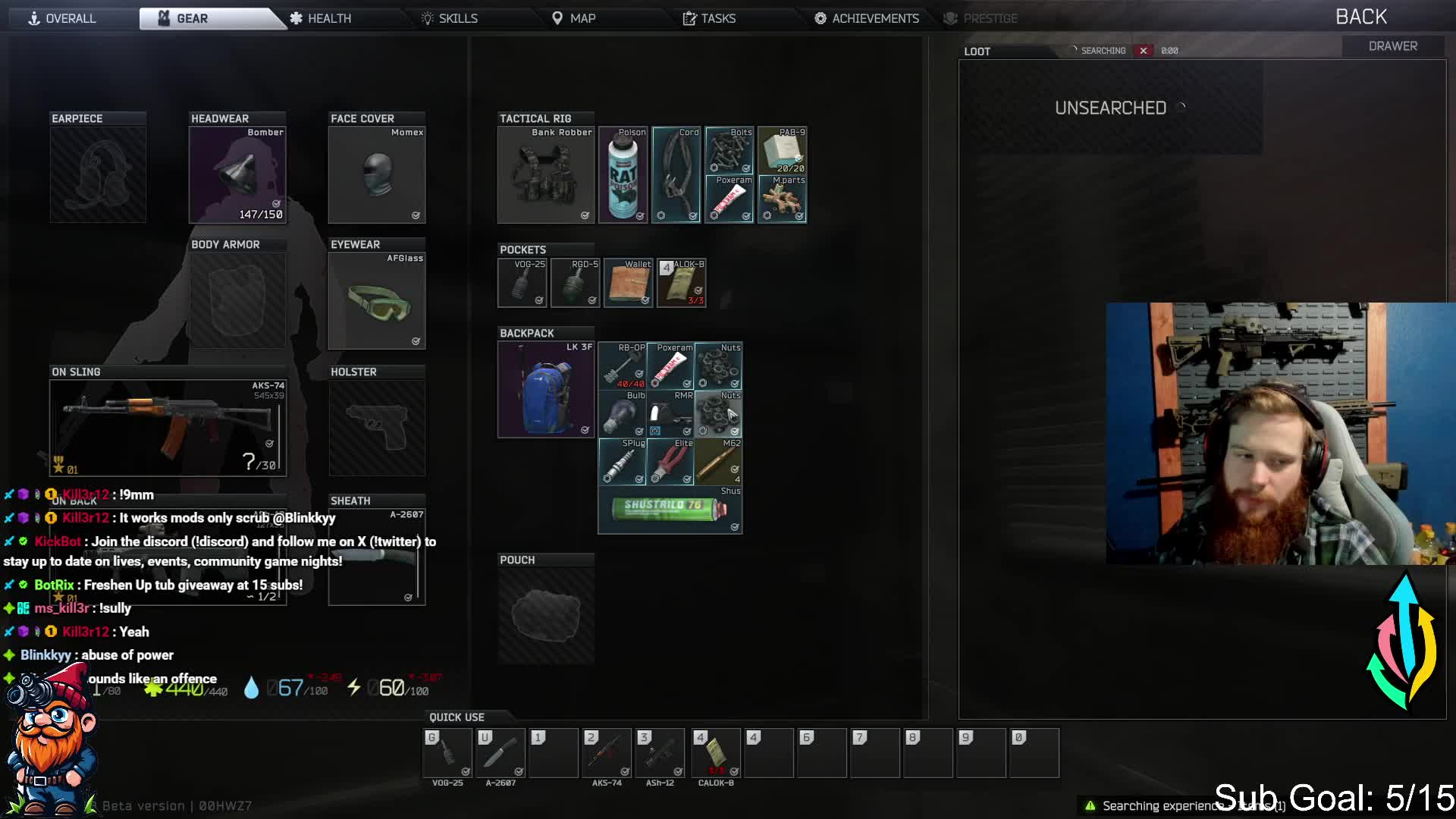Cancel the loot searching with red X
The height and width of the screenshot is (819, 1456).
click(1143, 51)
